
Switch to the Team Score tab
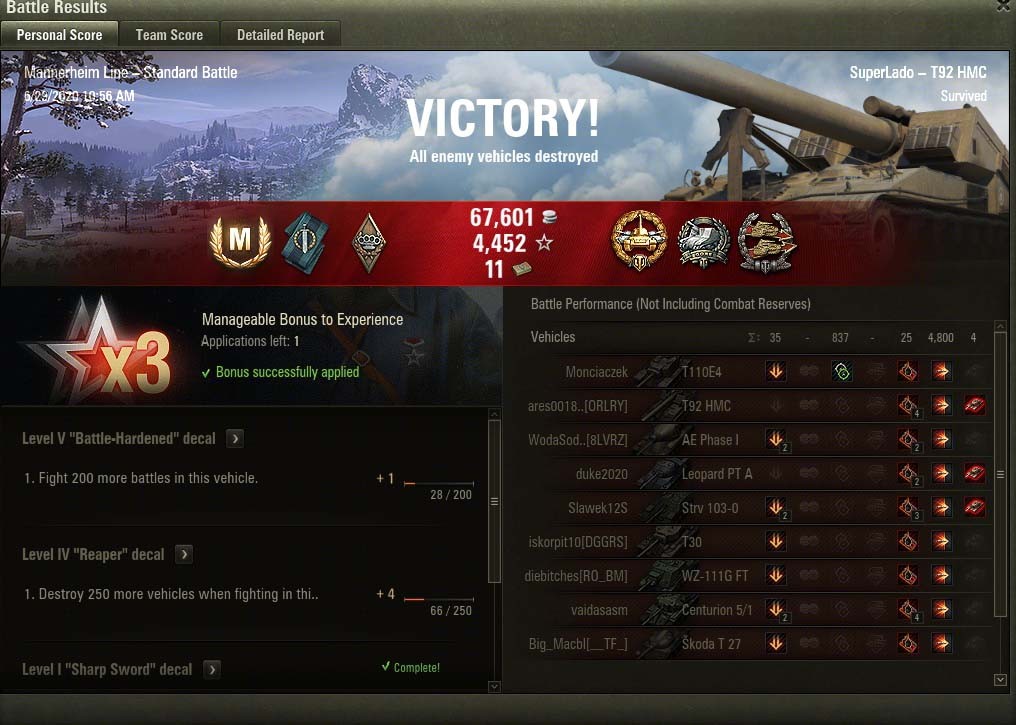[x=169, y=35]
